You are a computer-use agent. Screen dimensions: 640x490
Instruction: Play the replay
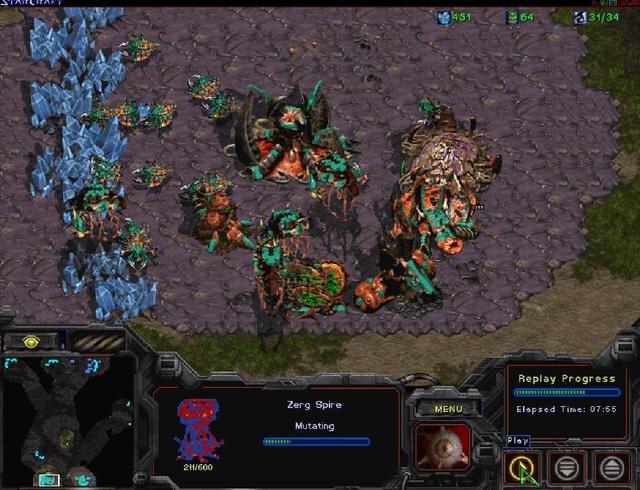click(521, 466)
